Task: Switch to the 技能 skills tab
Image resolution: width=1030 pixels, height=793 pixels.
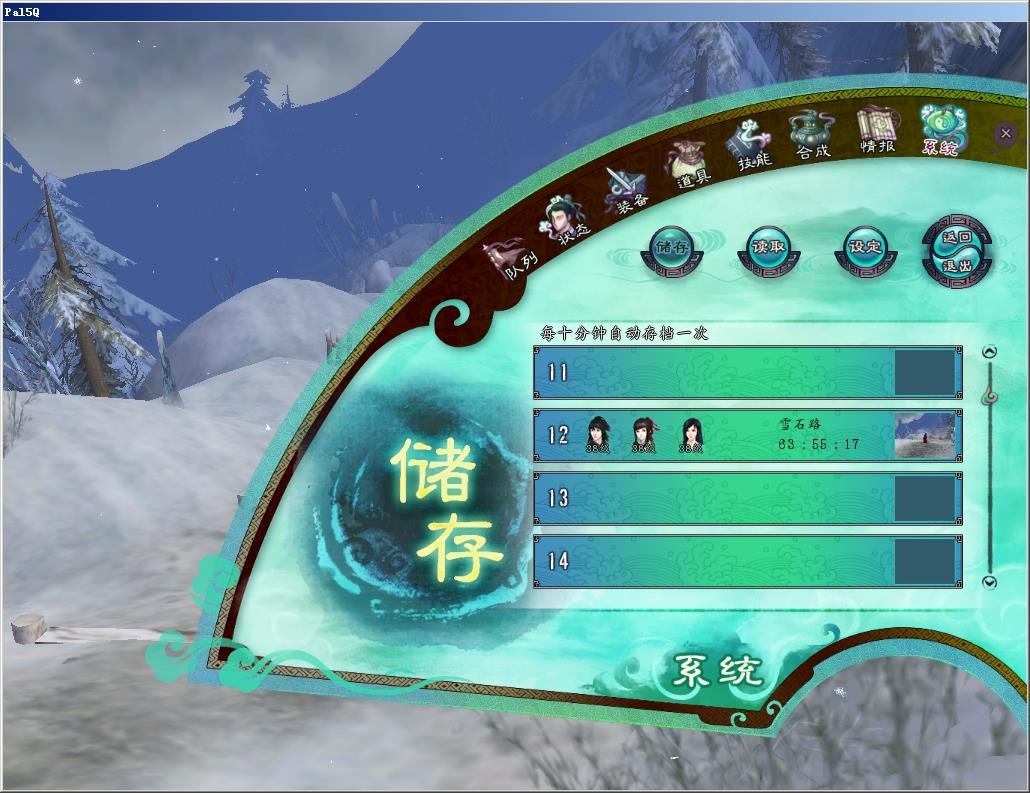Action: coord(750,148)
